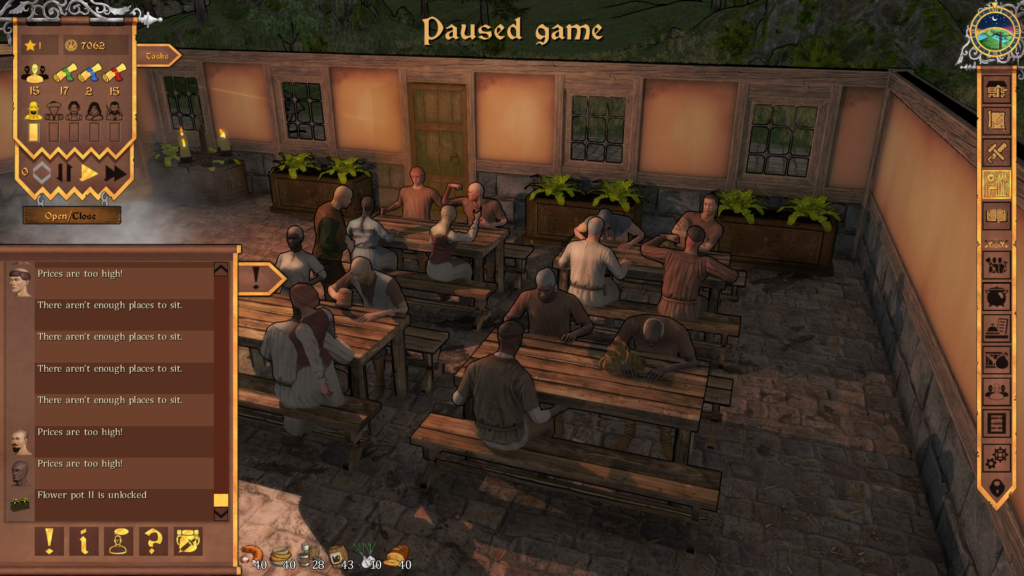Collapse the message log via exclamation tab
This screenshot has width=1024, height=576.
259,278
